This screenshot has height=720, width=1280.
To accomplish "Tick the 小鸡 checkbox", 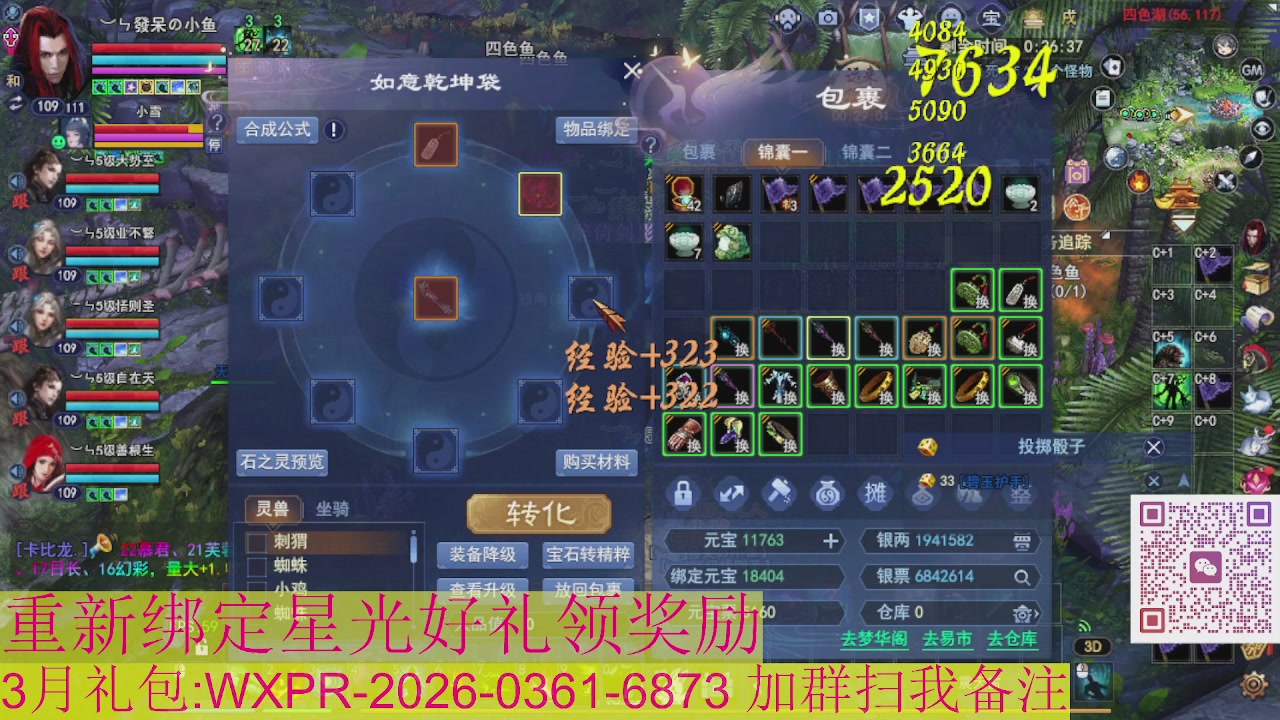I will click(258, 590).
